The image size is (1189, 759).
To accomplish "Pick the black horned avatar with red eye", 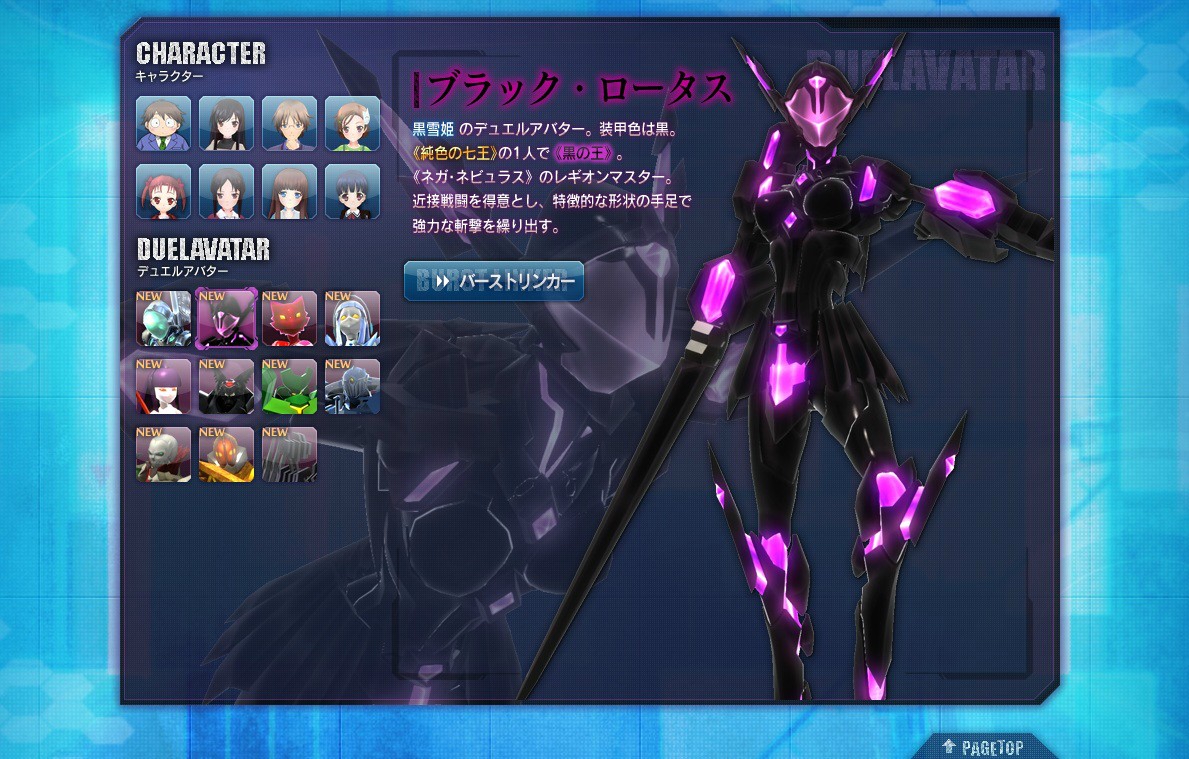I will click(226, 386).
